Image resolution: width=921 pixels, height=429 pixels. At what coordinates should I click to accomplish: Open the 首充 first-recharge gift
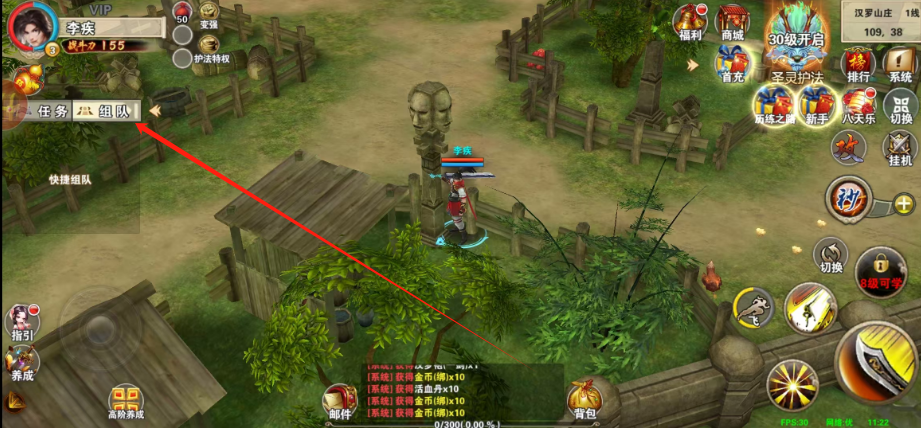coord(730,66)
